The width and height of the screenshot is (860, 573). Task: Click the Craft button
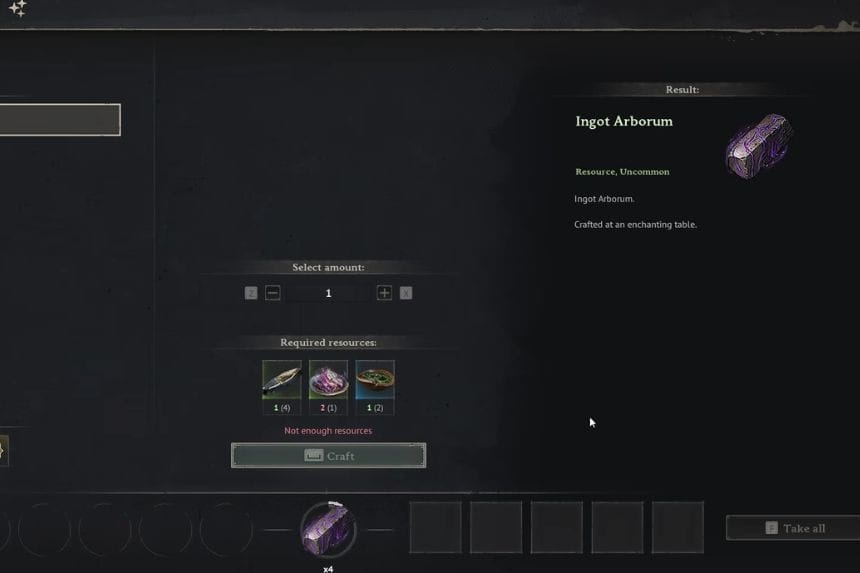(328, 456)
